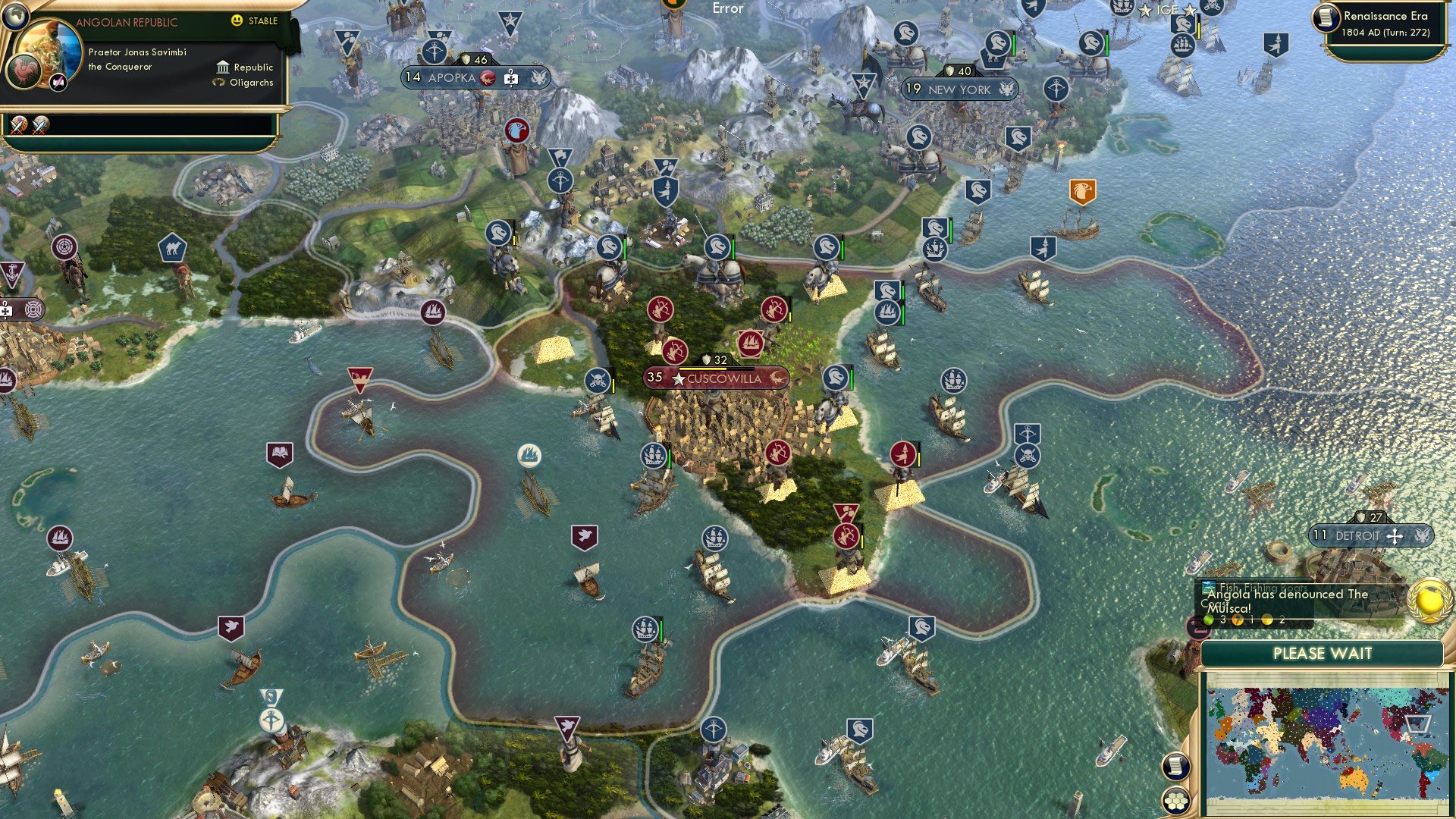Select the Angolan rooster crest emblem
The image size is (1456, 819).
25,73
